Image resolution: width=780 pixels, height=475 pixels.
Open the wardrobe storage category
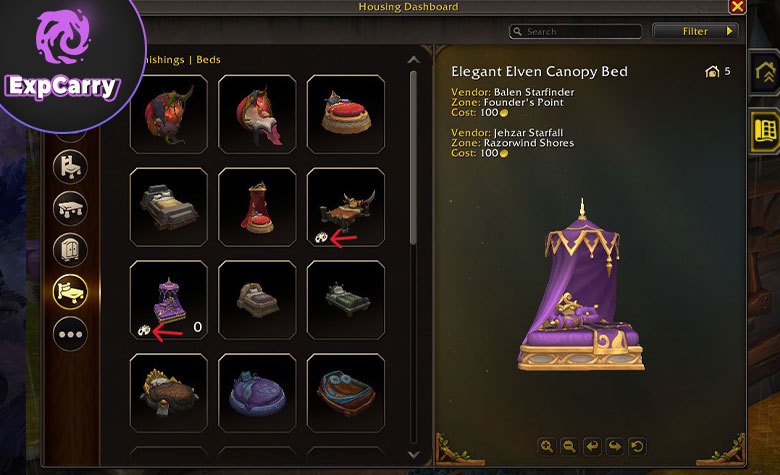coord(71,249)
